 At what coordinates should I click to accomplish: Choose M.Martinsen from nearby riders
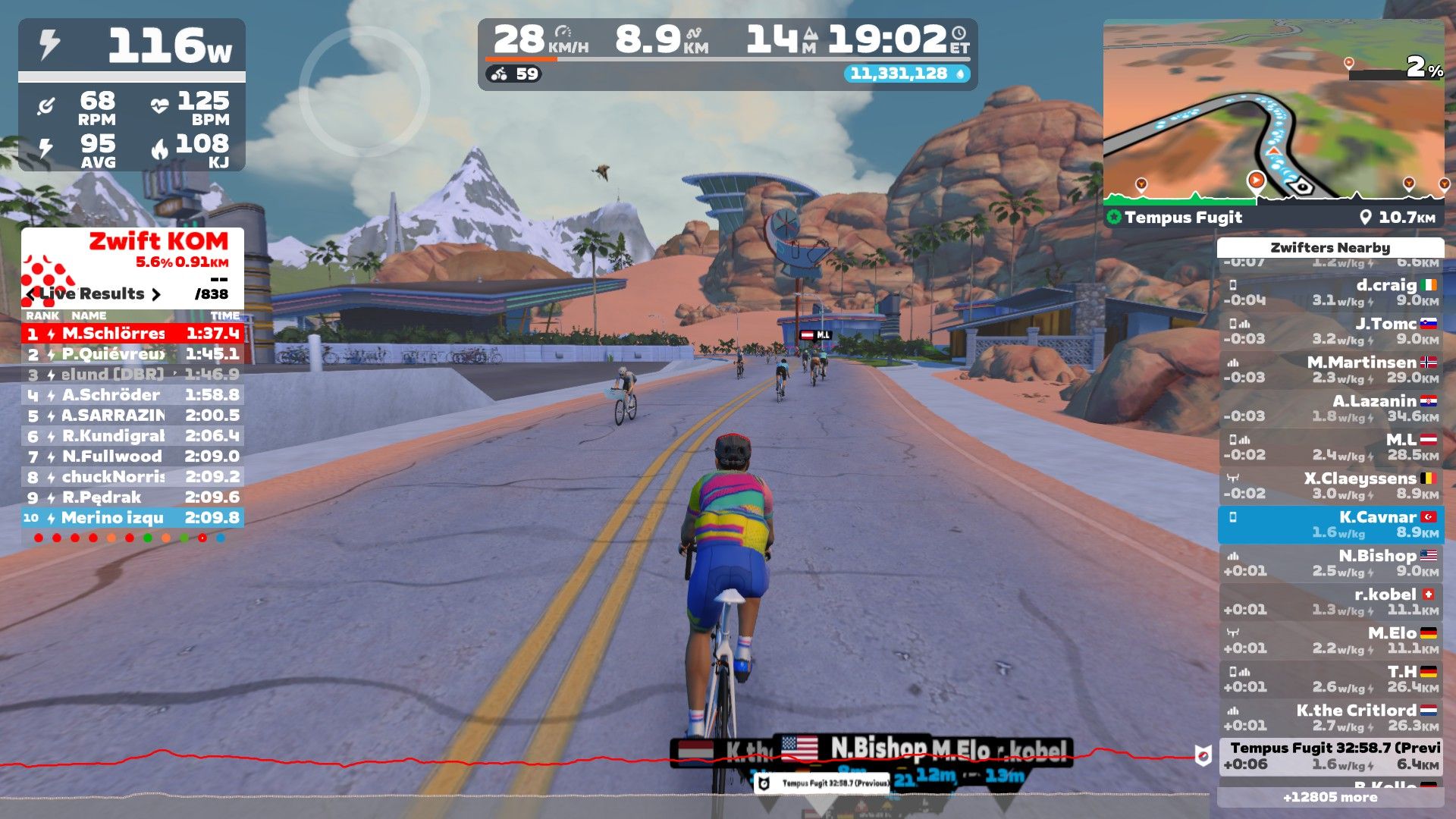point(1331,370)
